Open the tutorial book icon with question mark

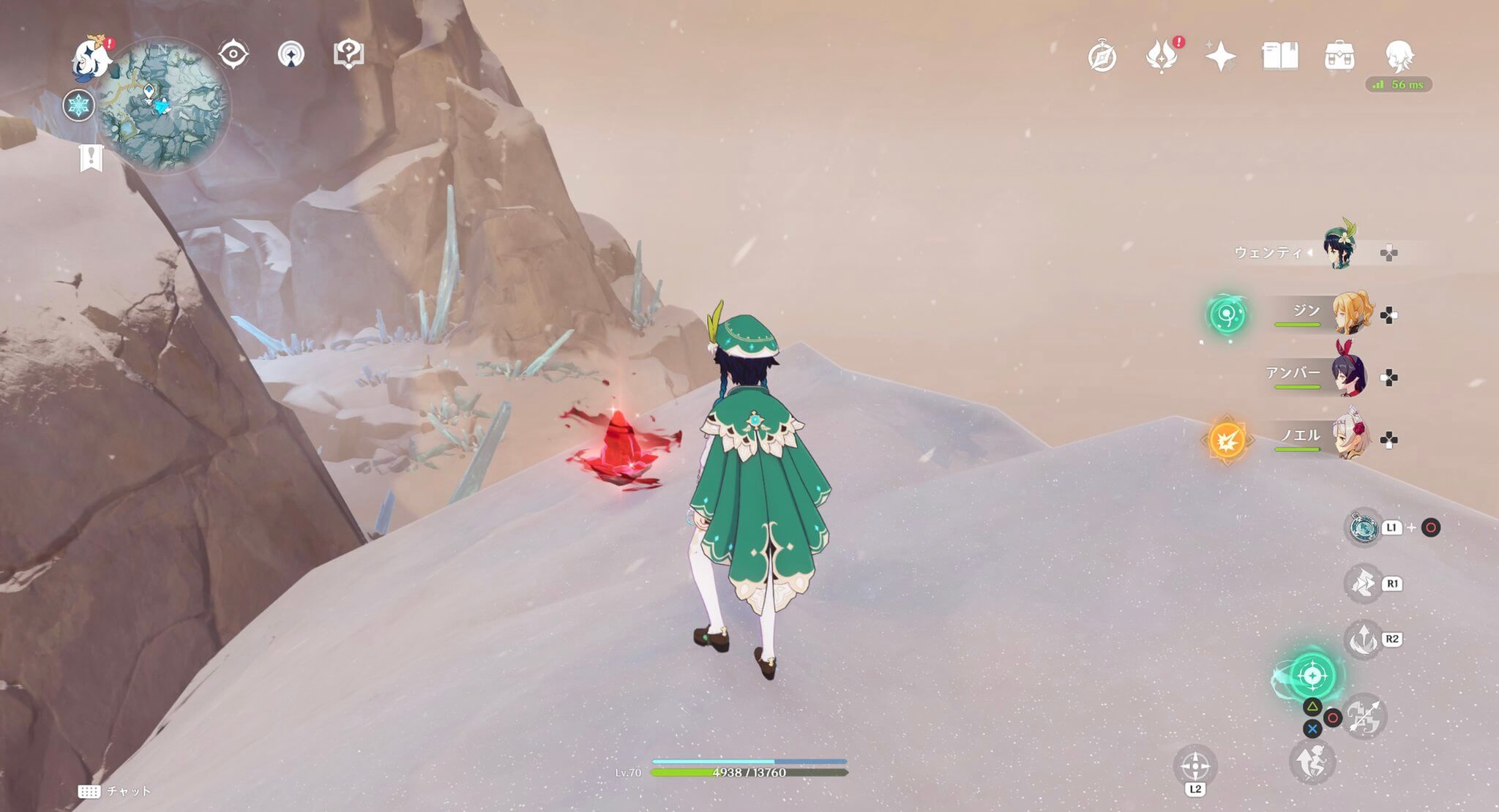(350, 51)
